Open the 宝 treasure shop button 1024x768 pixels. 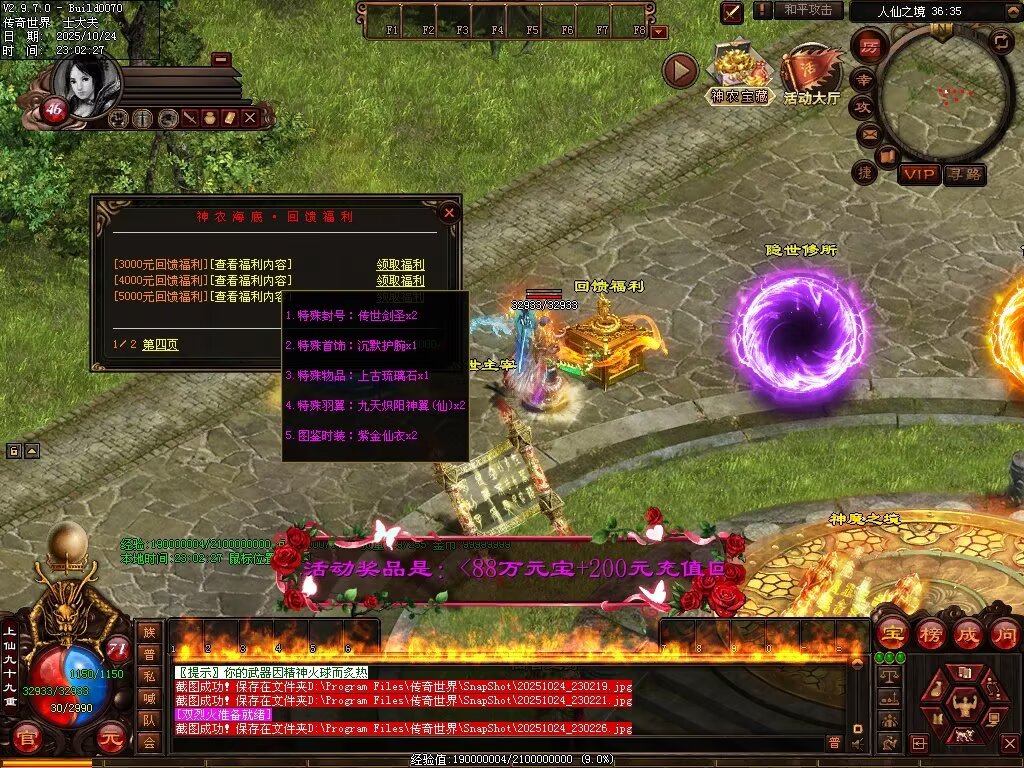coord(892,634)
